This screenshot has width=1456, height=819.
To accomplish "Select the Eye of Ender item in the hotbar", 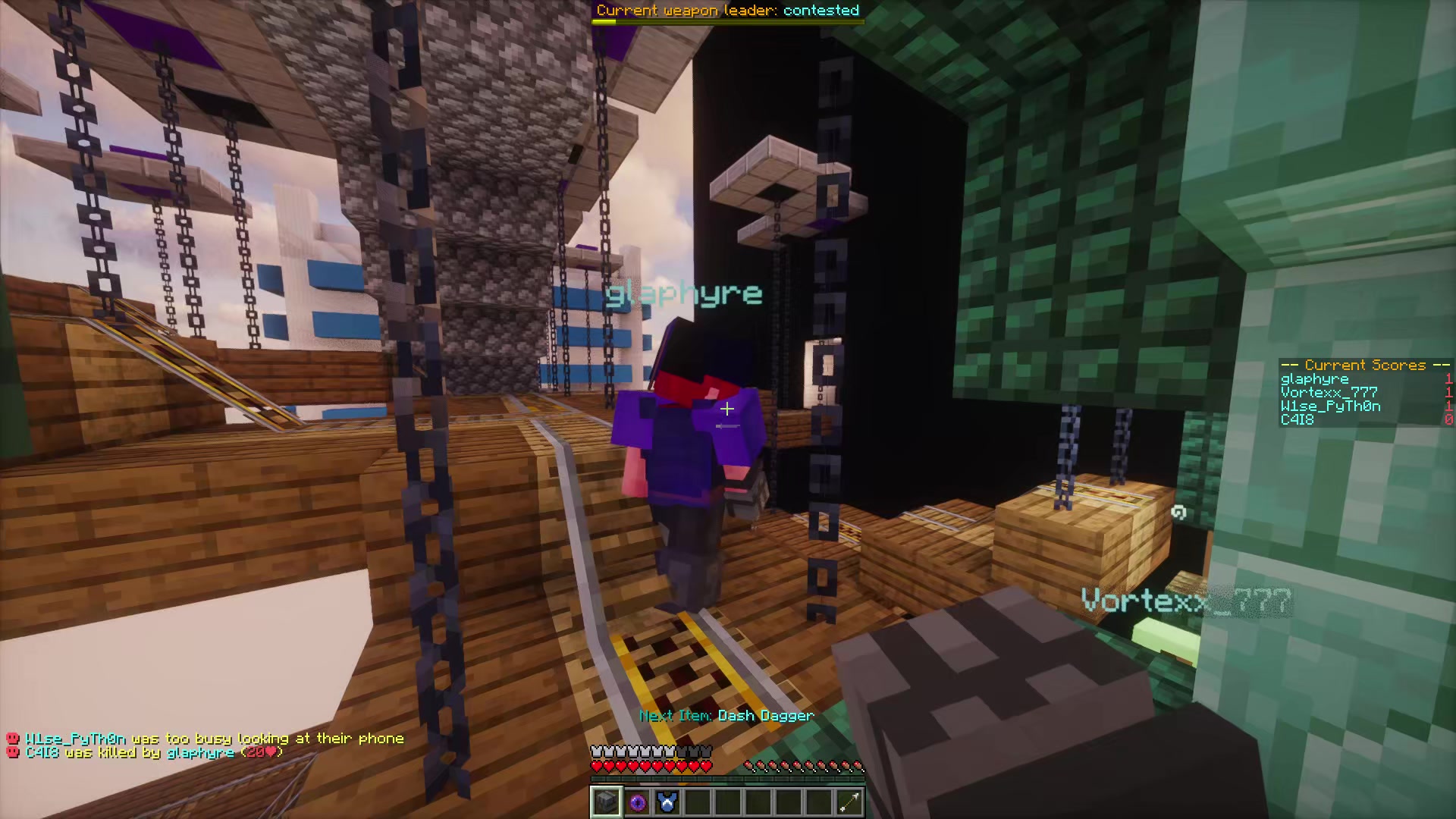I will 636,802.
